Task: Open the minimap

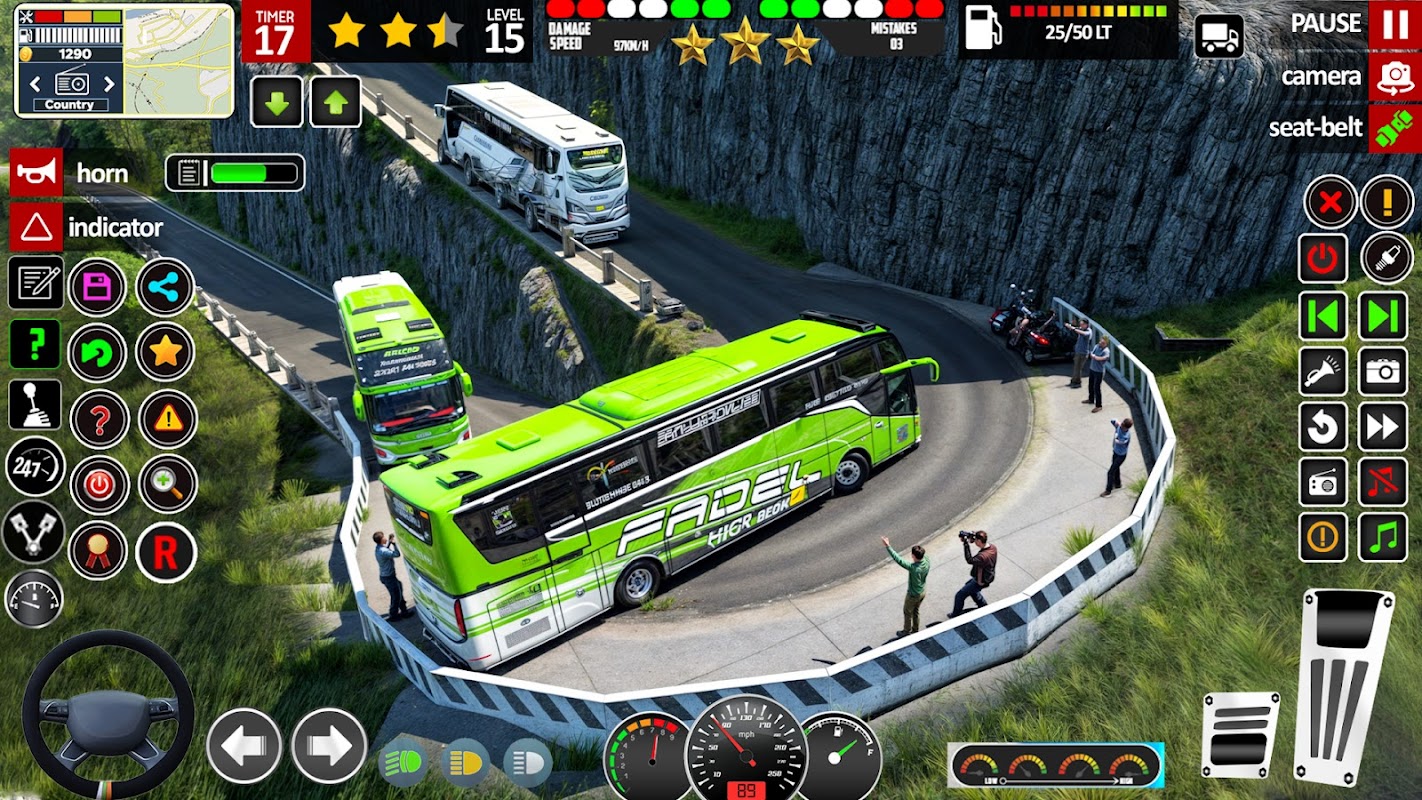Action: pyautogui.click(x=178, y=60)
